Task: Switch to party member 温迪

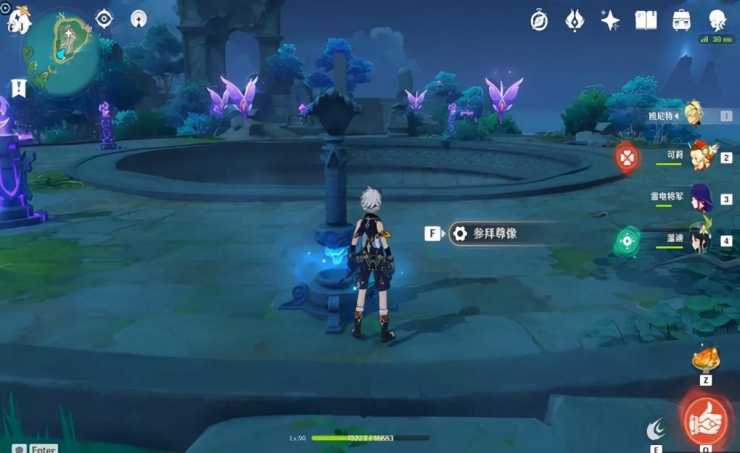Action: [x=700, y=239]
